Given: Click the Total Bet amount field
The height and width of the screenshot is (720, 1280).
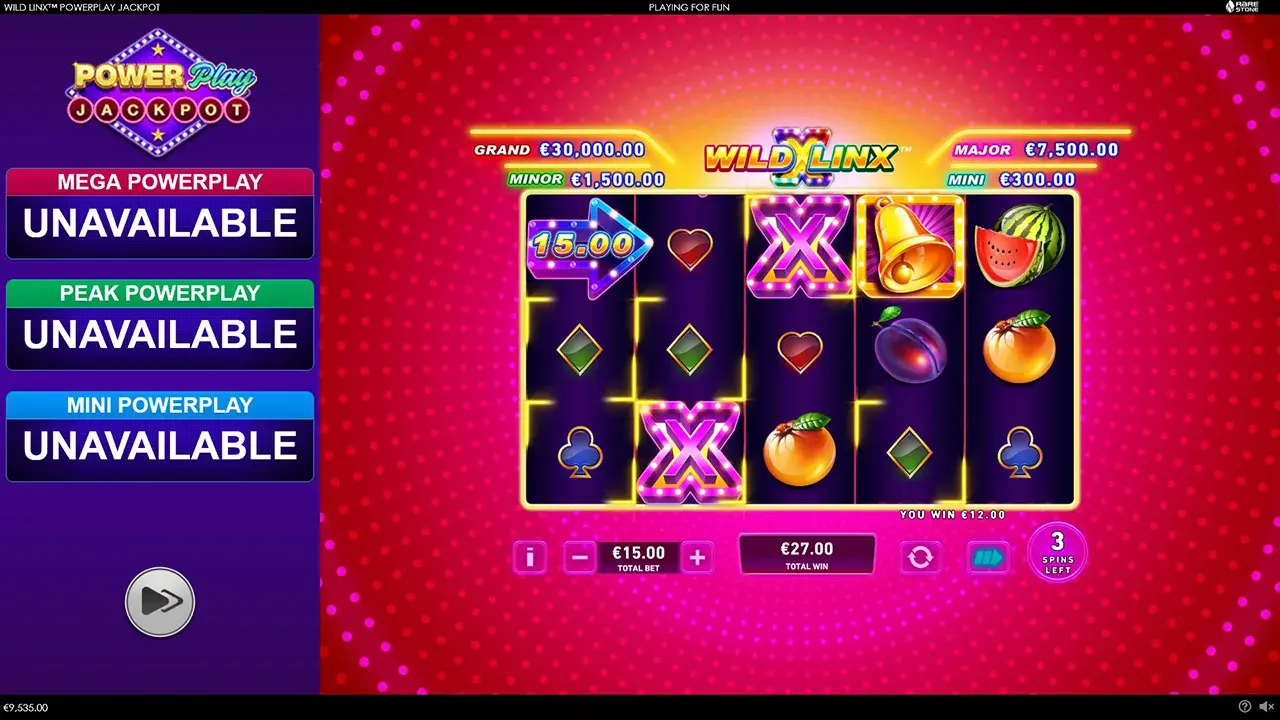Looking at the screenshot, I should (638, 553).
